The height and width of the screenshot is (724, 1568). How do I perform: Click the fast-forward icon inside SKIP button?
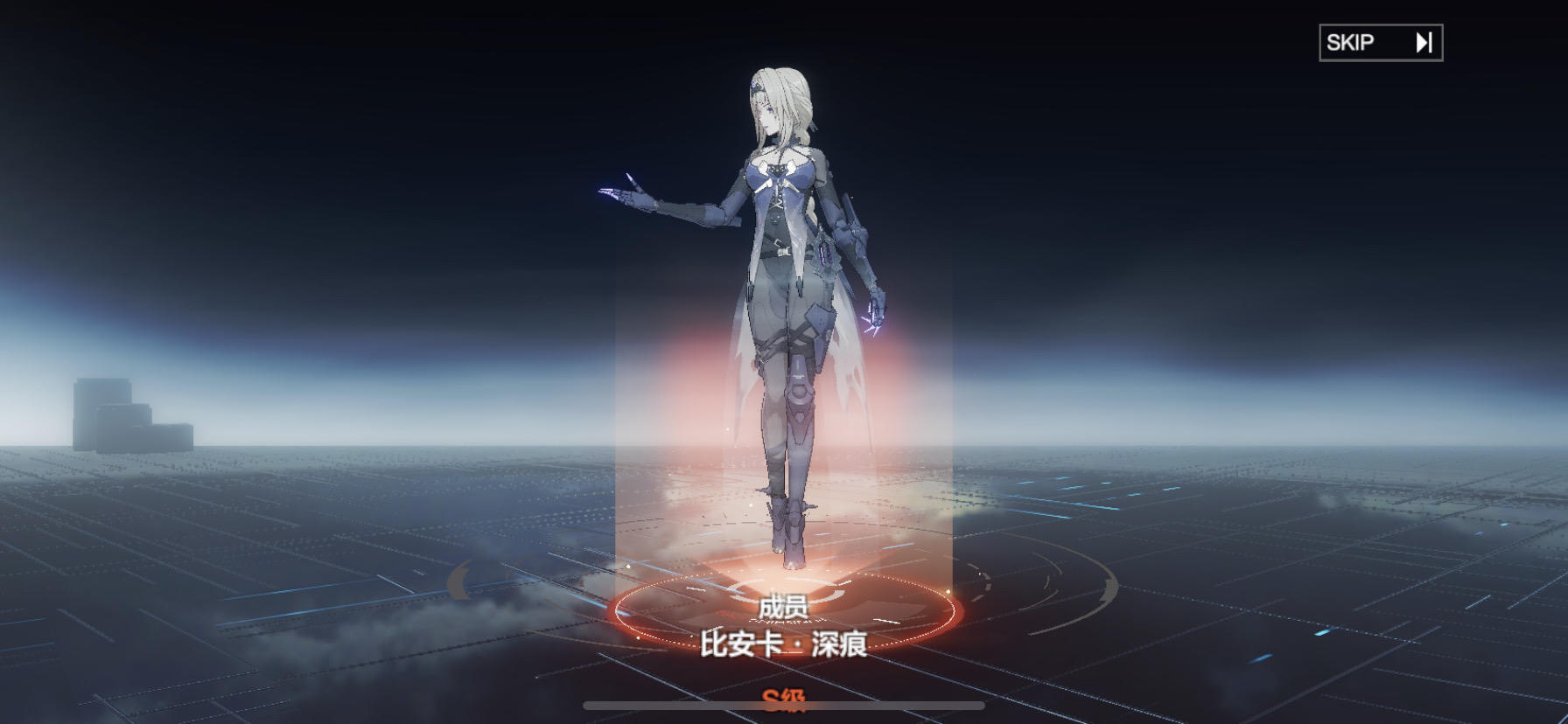pos(1426,40)
